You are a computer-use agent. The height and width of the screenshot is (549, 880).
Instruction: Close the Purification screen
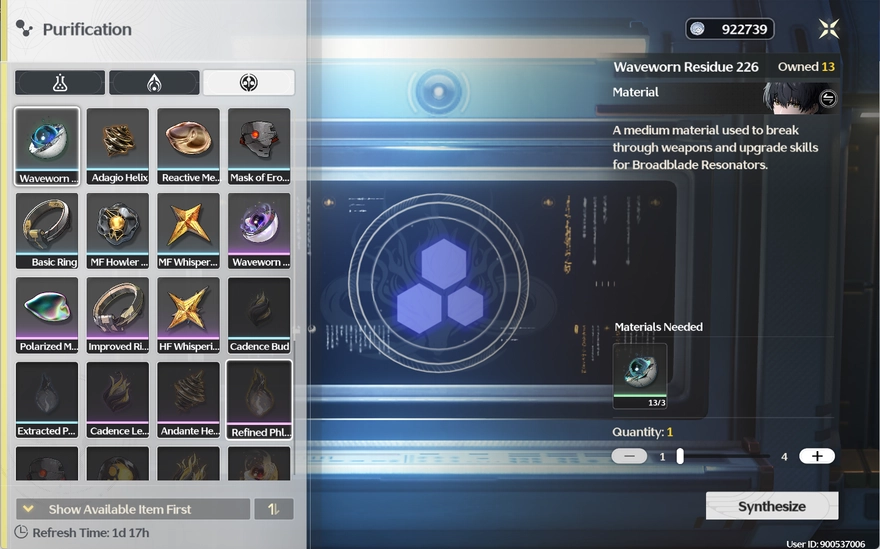(x=828, y=29)
